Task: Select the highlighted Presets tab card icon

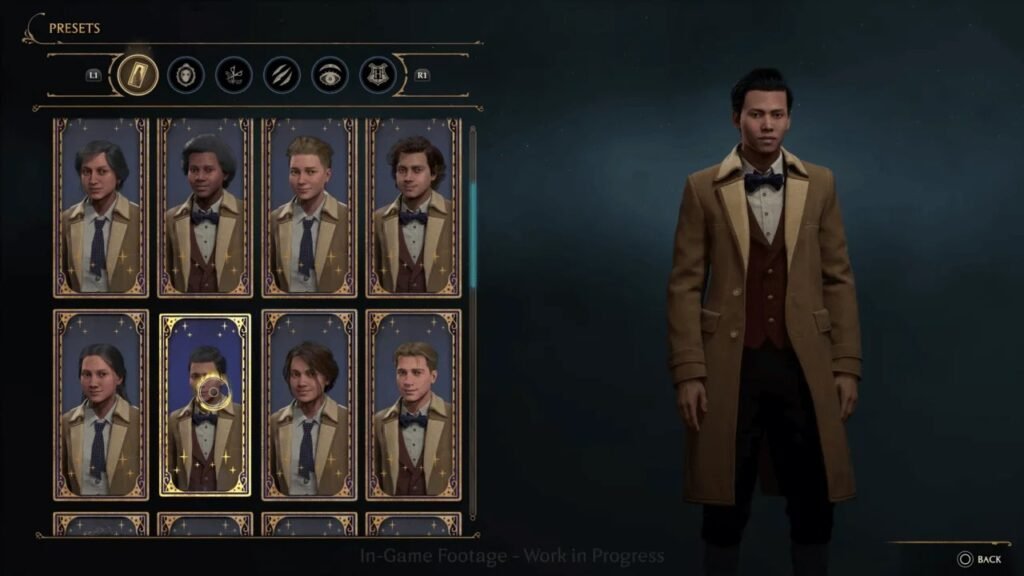Action: (137, 74)
